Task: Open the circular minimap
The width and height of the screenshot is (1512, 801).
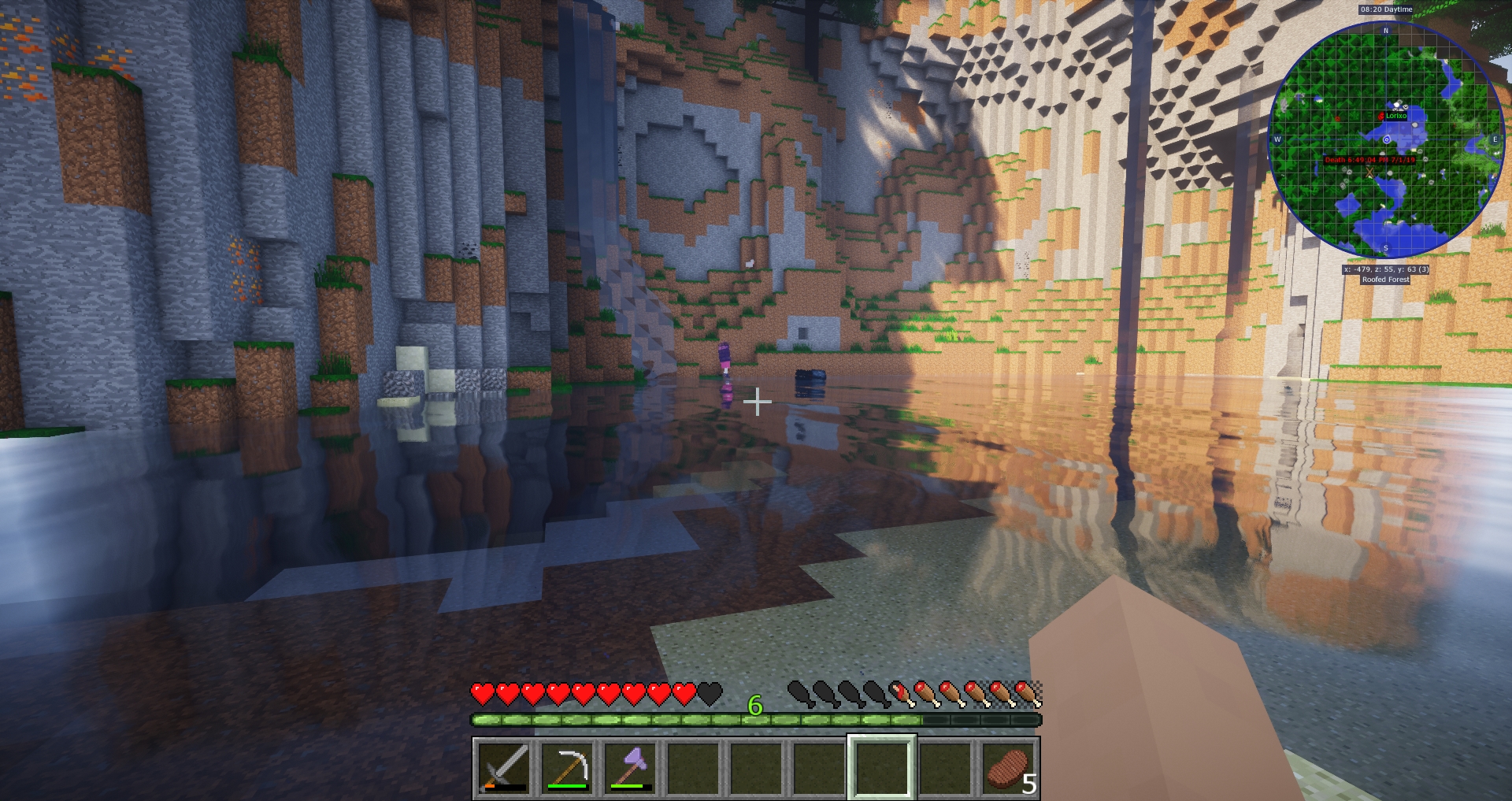Action: click(1386, 140)
